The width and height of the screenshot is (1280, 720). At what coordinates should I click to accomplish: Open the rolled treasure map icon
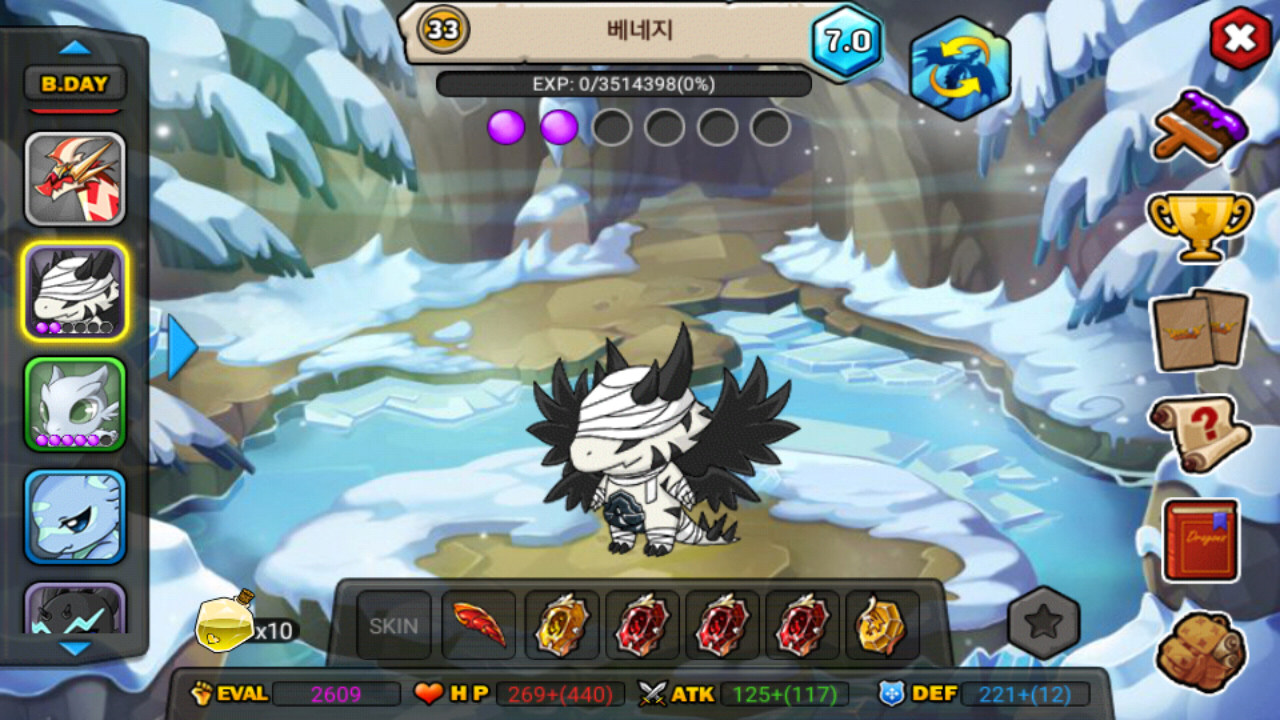[1200, 650]
